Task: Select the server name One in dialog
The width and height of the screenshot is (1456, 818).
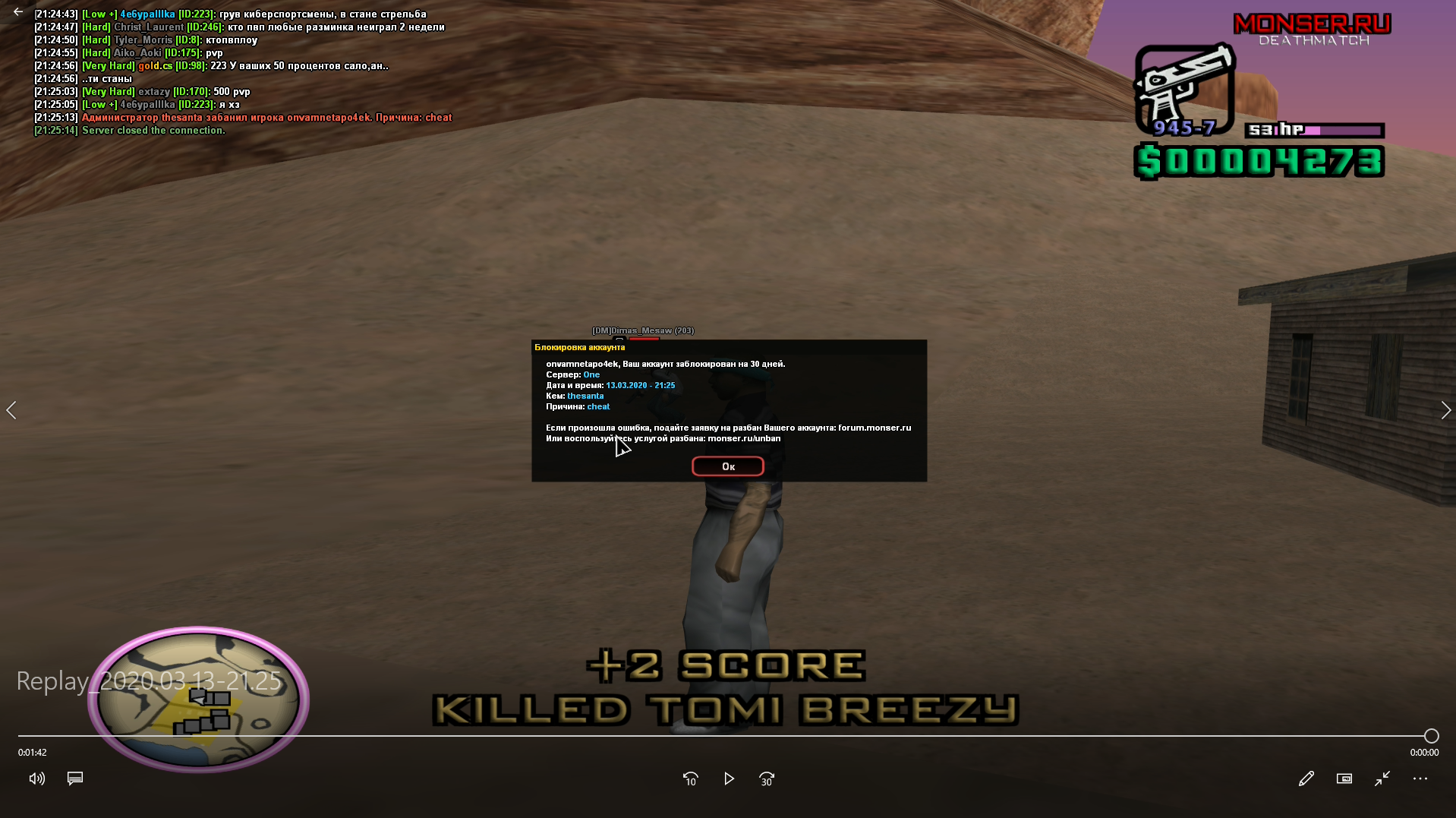Action: [x=592, y=374]
